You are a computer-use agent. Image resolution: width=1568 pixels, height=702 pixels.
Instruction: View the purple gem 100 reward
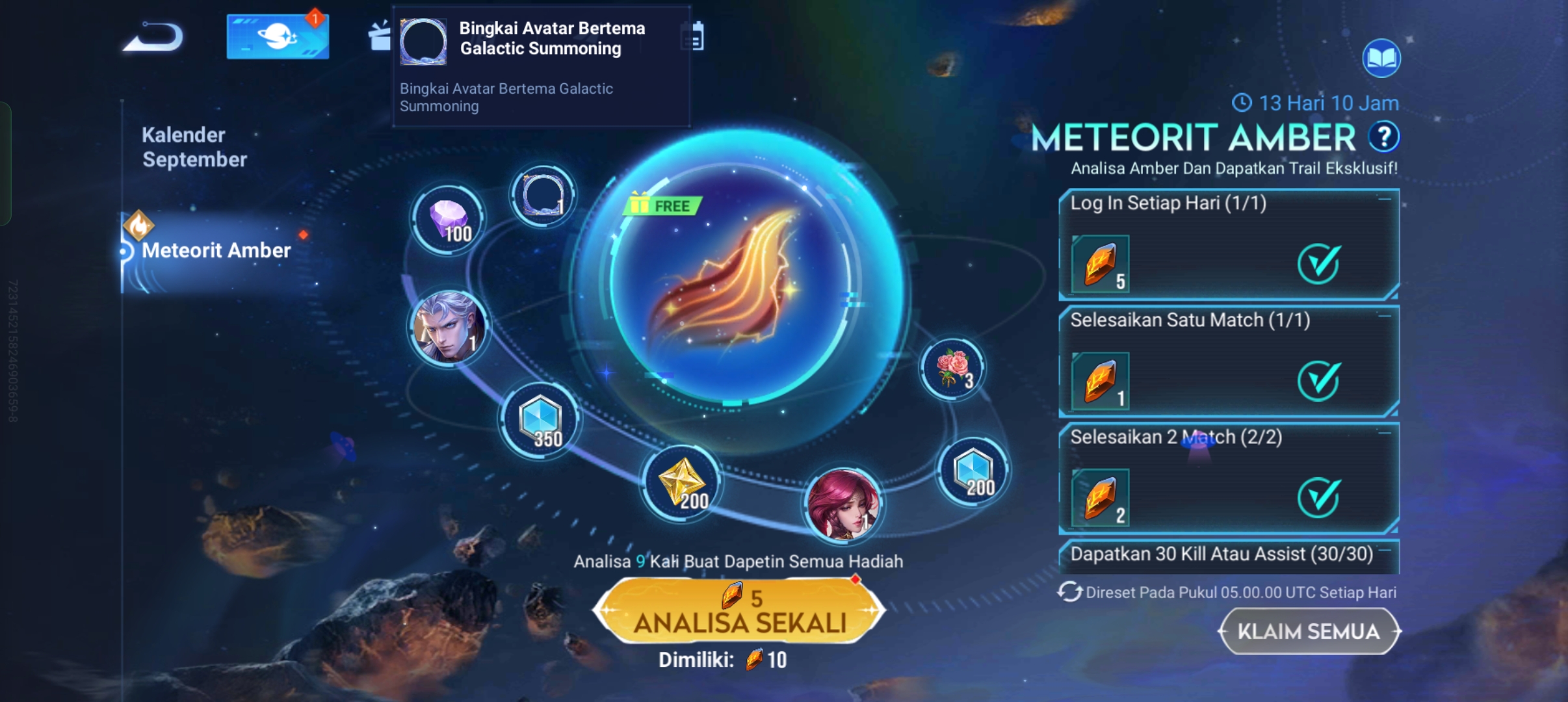point(448,220)
